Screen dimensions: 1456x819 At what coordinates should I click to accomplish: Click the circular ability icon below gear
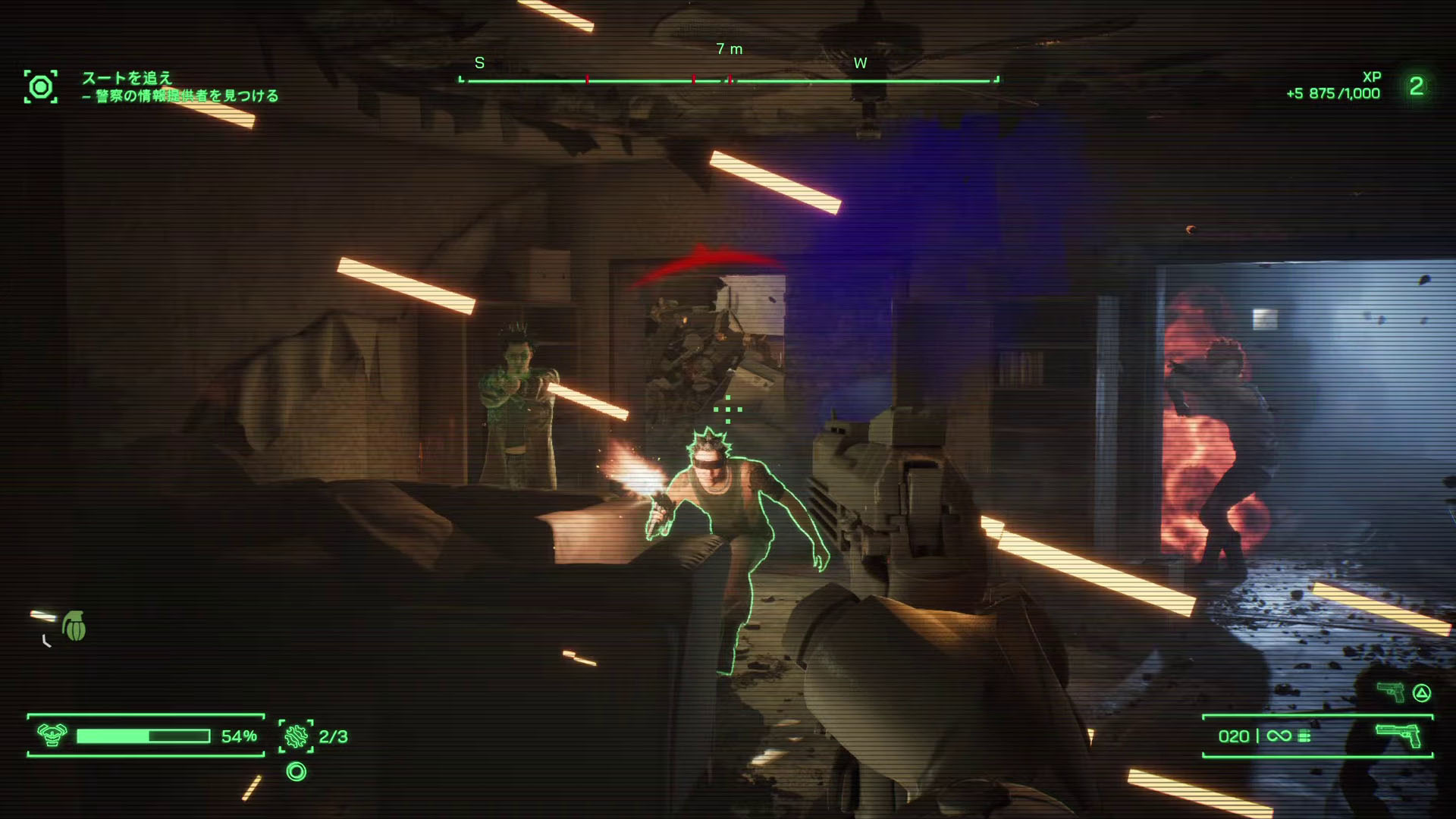tap(297, 772)
